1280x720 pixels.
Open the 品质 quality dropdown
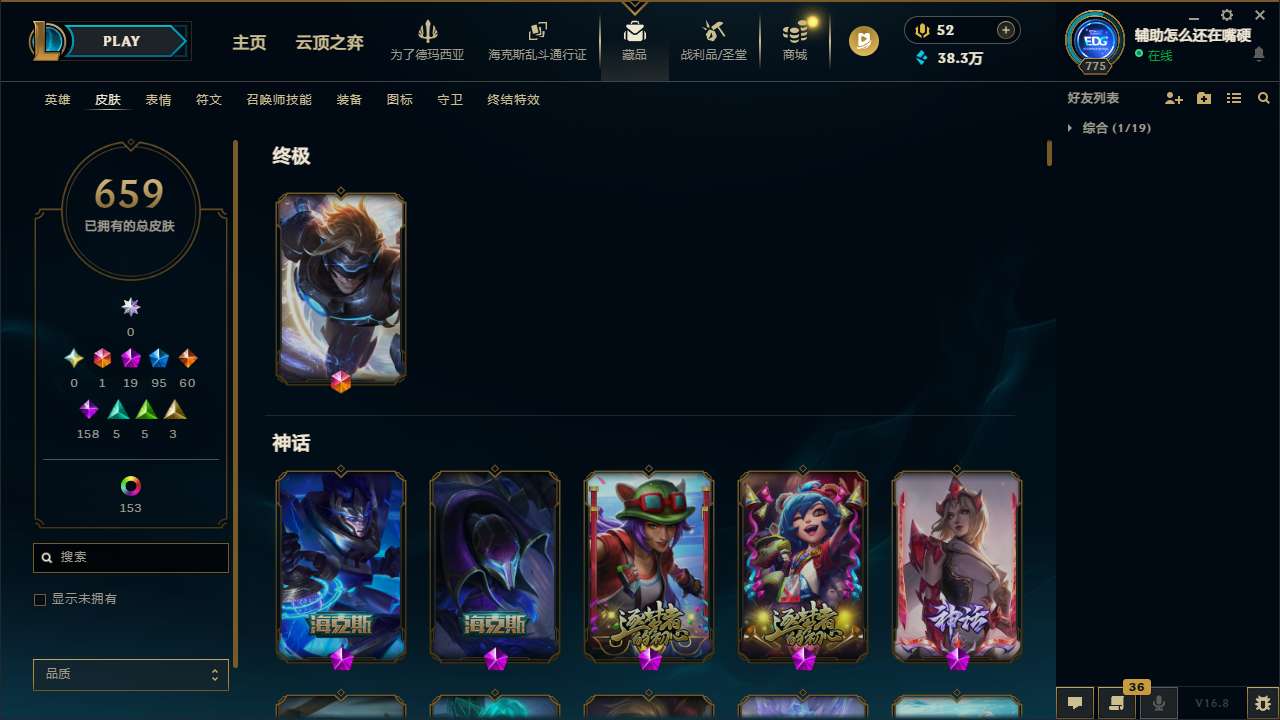tap(130, 674)
